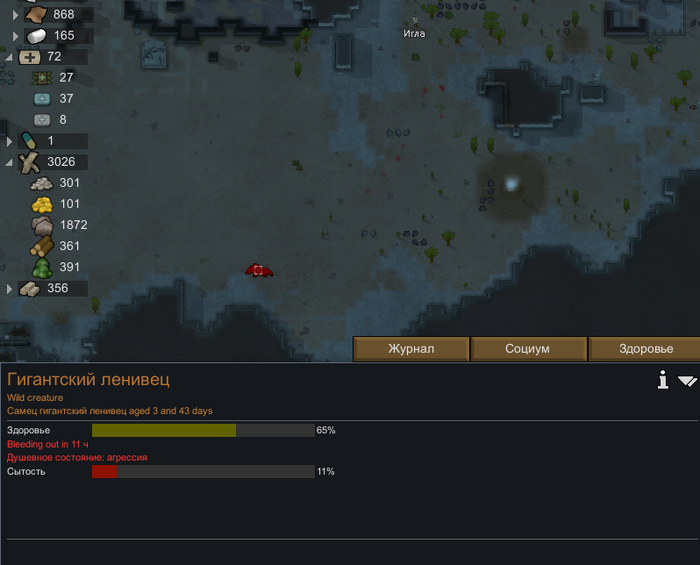Expand the stone blocks category showing 356
This screenshot has height=565, width=700.
11,288
